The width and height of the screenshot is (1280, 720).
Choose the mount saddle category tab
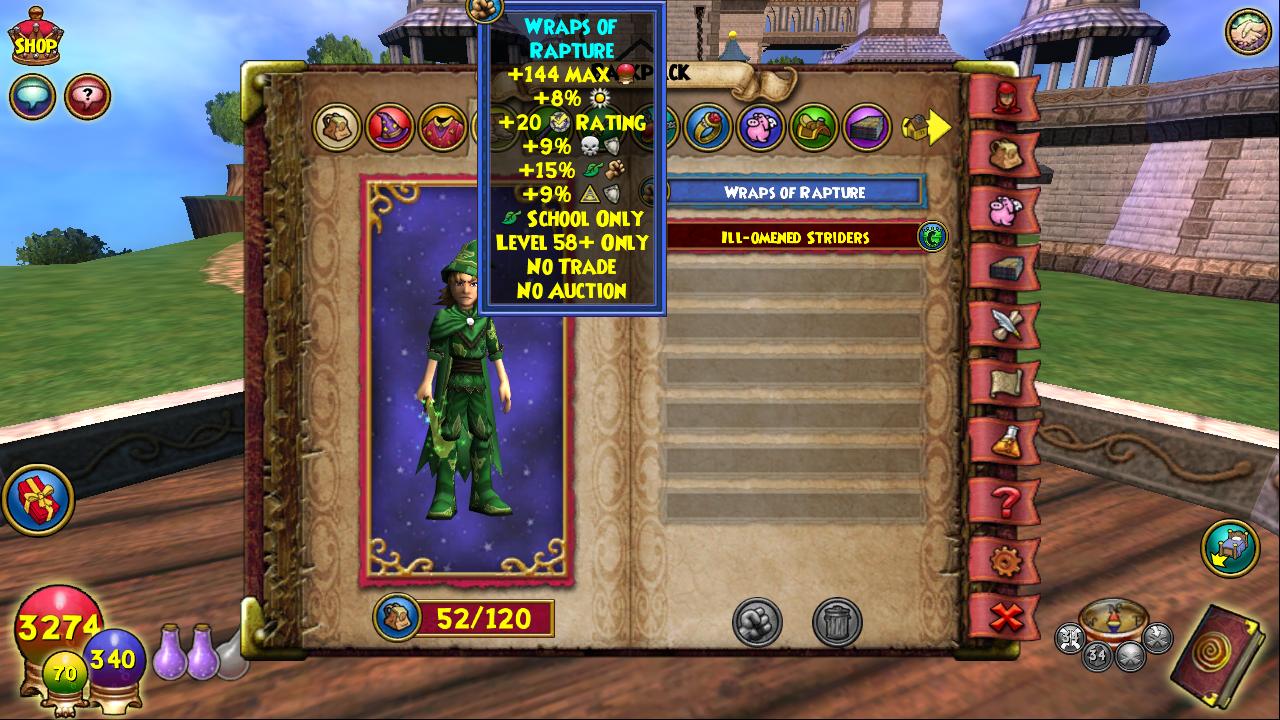[813, 127]
